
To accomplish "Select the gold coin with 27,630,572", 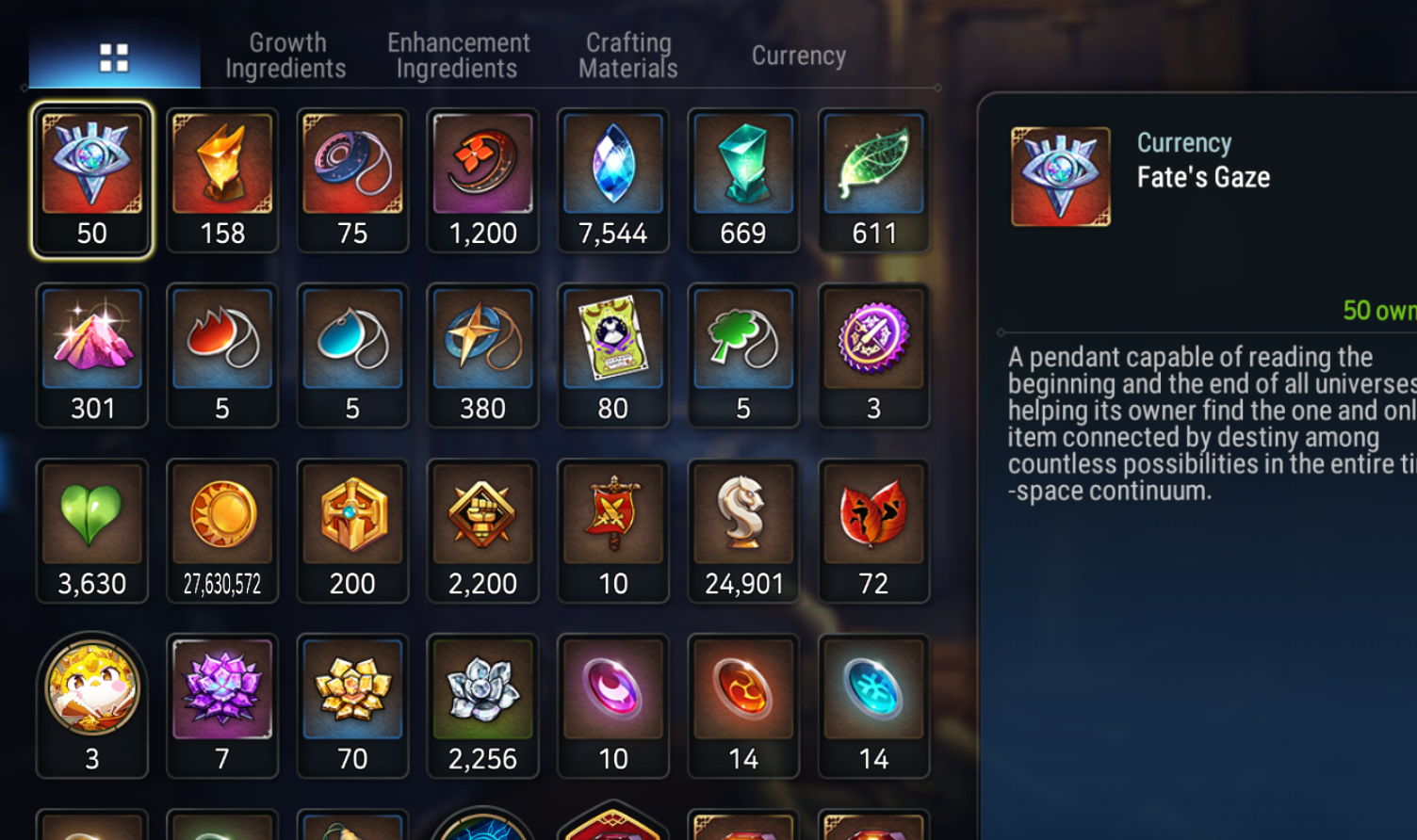I will point(222,529).
